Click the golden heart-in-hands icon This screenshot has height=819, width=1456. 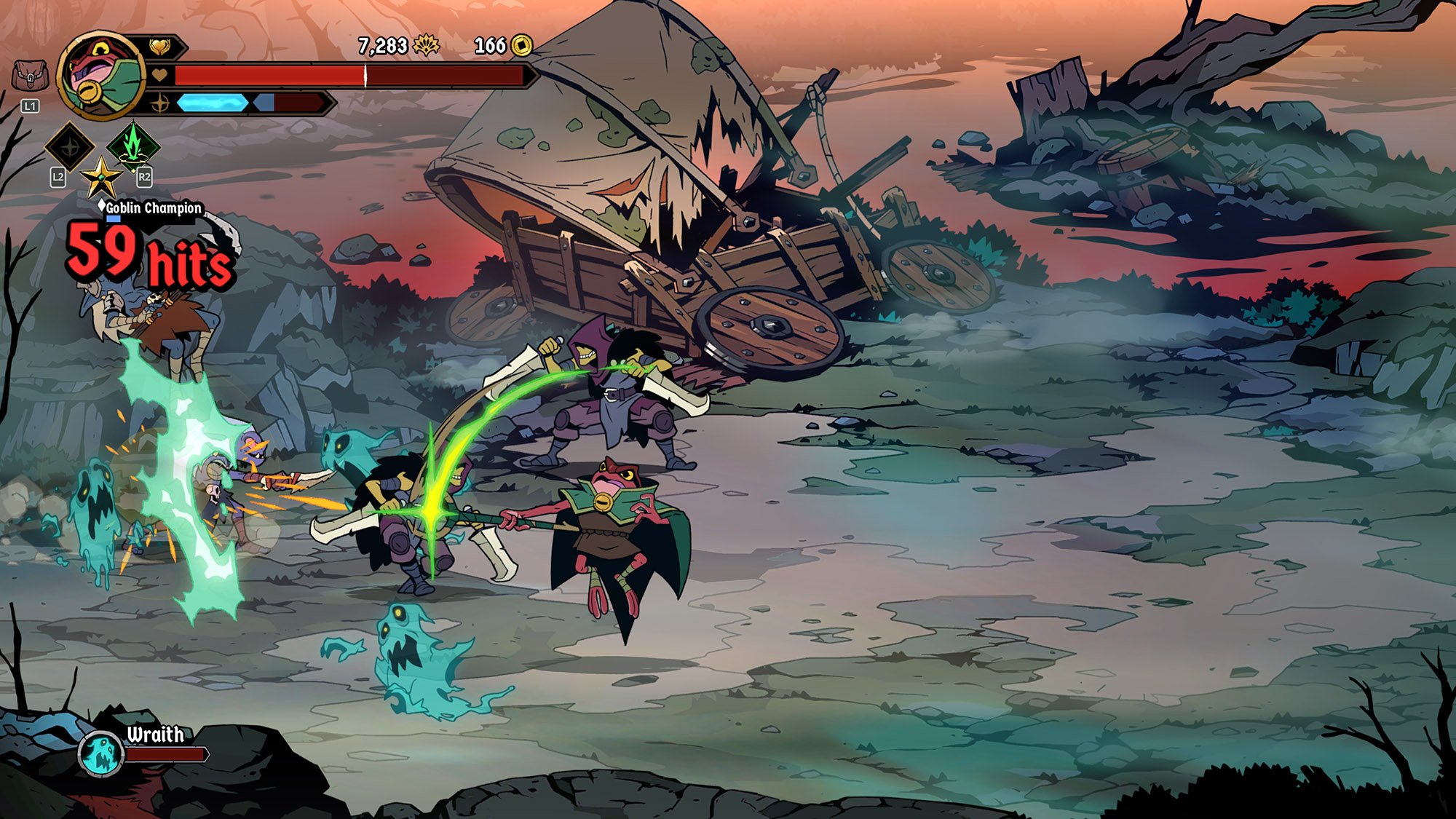(x=159, y=47)
